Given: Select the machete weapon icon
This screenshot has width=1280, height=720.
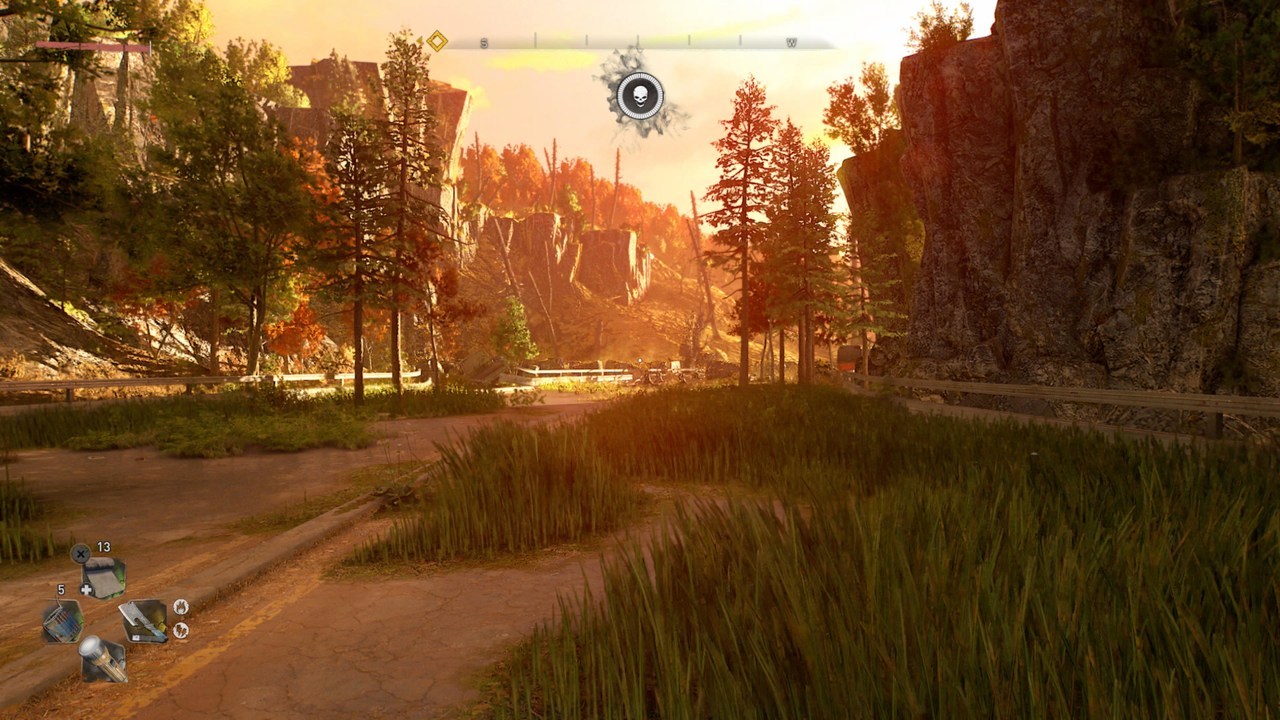Looking at the screenshot, I should [144, 622].
